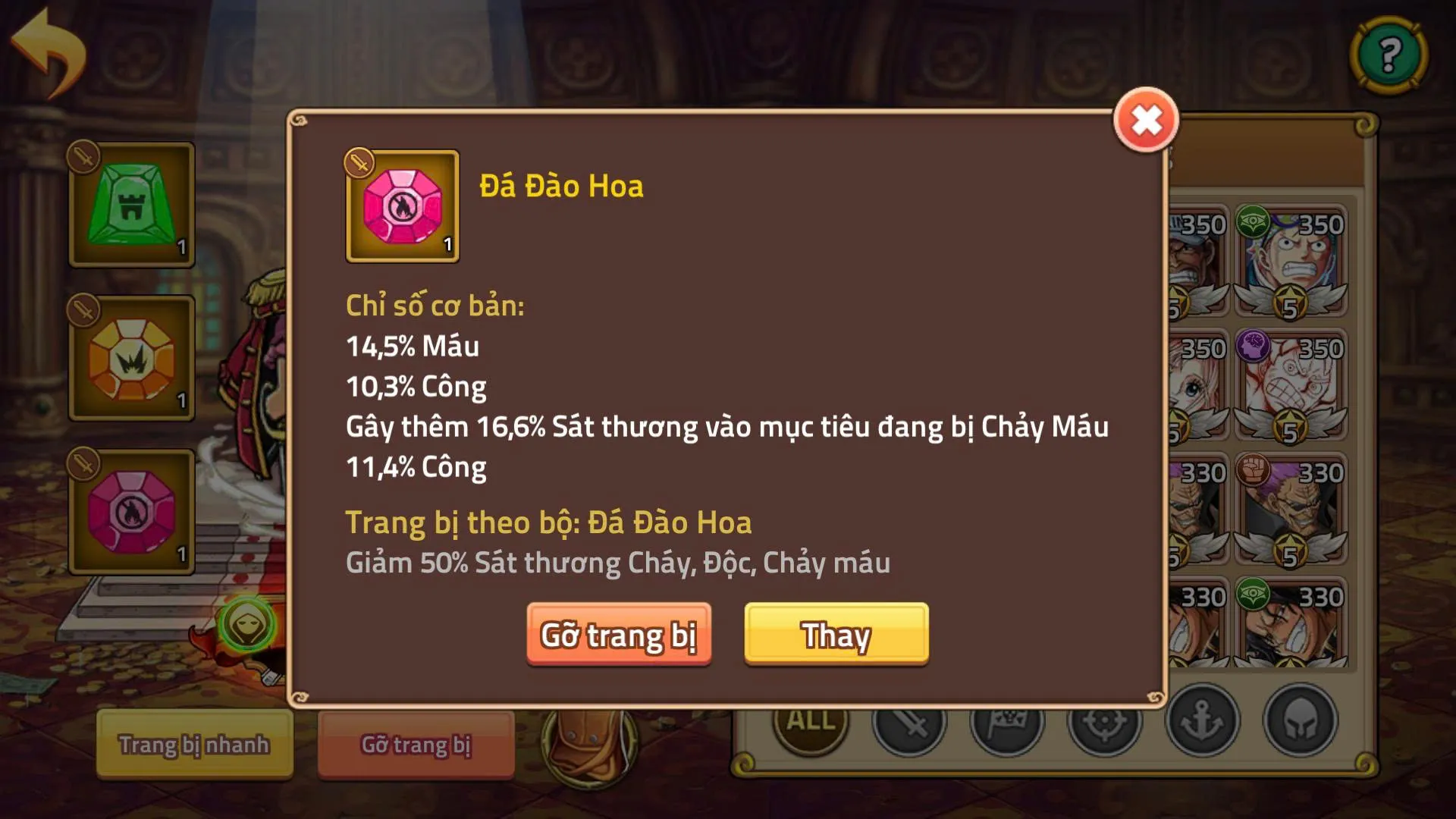Click the Trang bị nhanh option at bottom
Screen dimensions: 1456x819
tap(194, 745)
